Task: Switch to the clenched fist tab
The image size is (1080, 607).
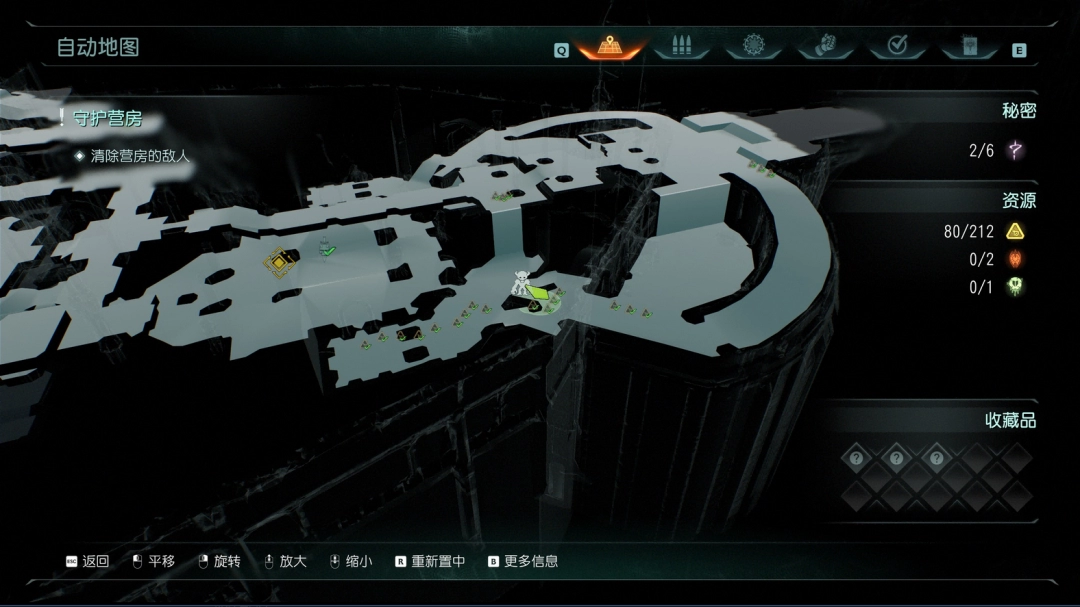Action: click(x=826, y=46)
